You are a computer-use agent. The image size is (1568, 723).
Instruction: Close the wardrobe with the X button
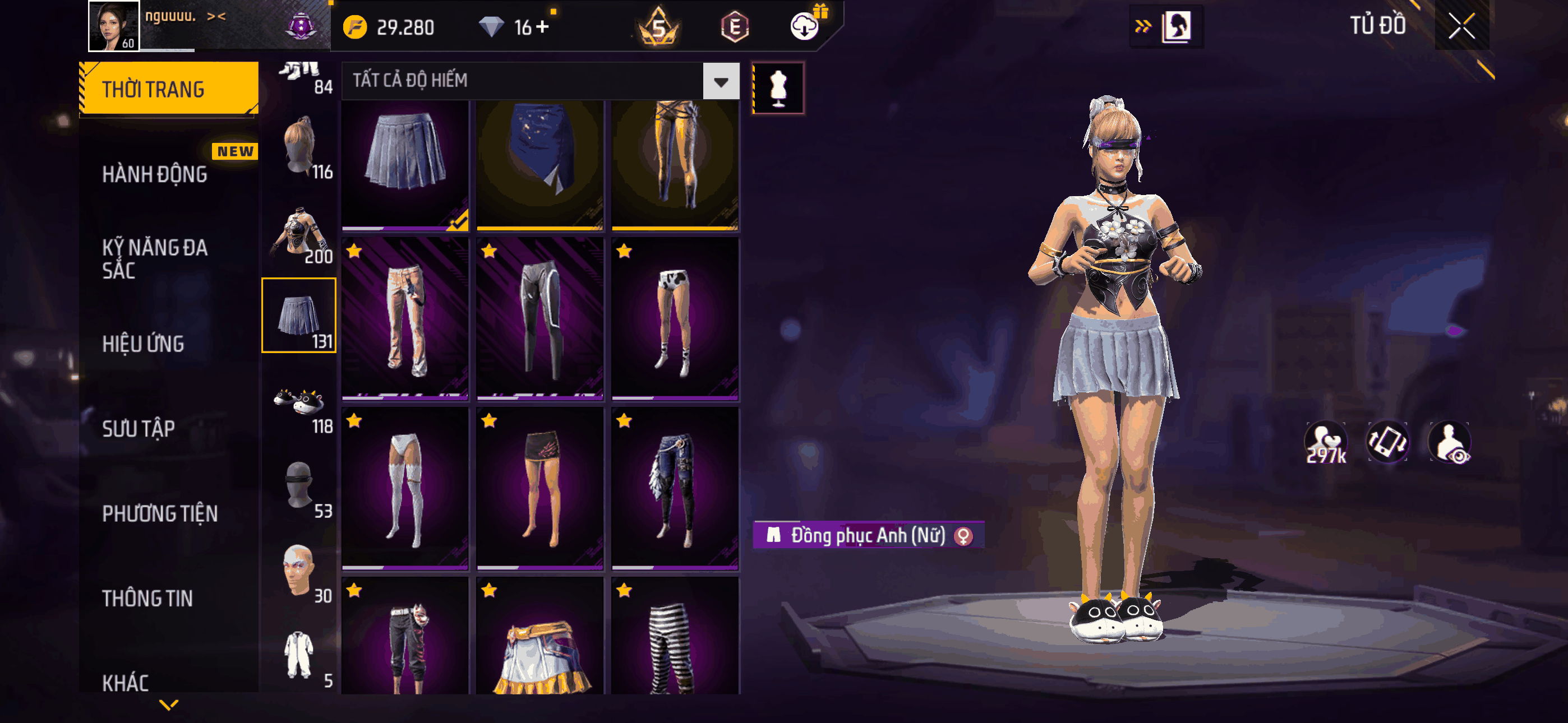click(x=1461, y=26)
